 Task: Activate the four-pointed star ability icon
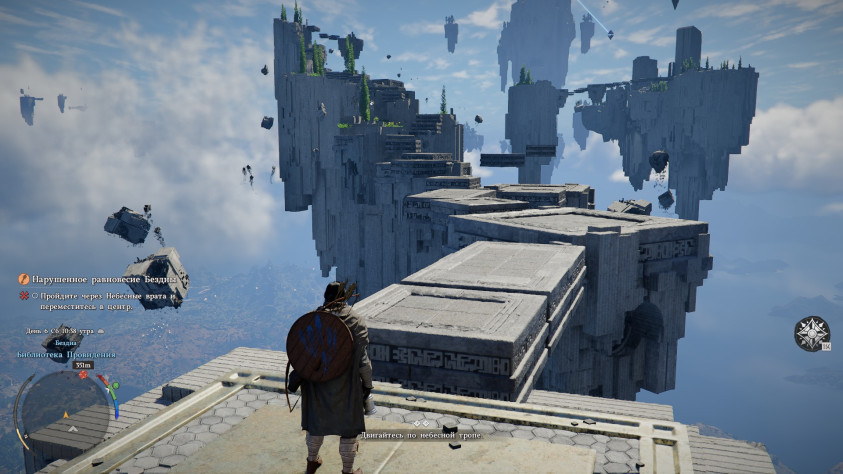pos(811,334)
